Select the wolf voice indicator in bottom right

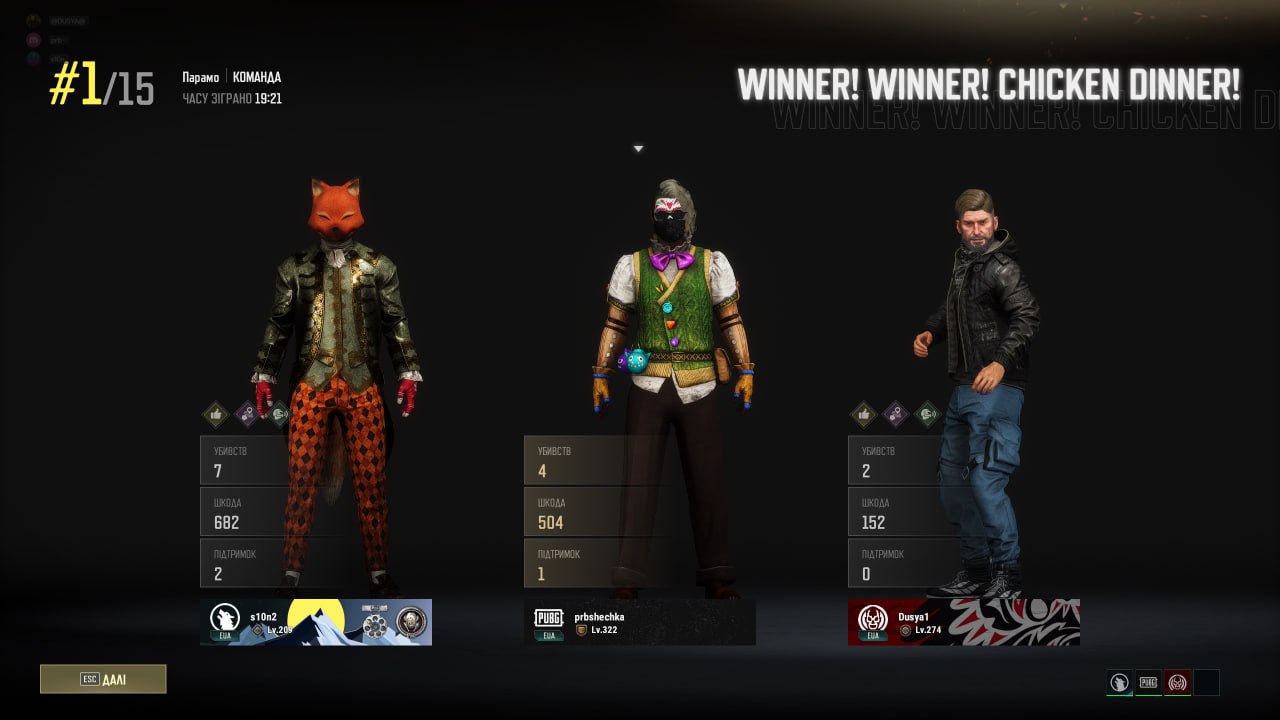(x=1118, y=683)
